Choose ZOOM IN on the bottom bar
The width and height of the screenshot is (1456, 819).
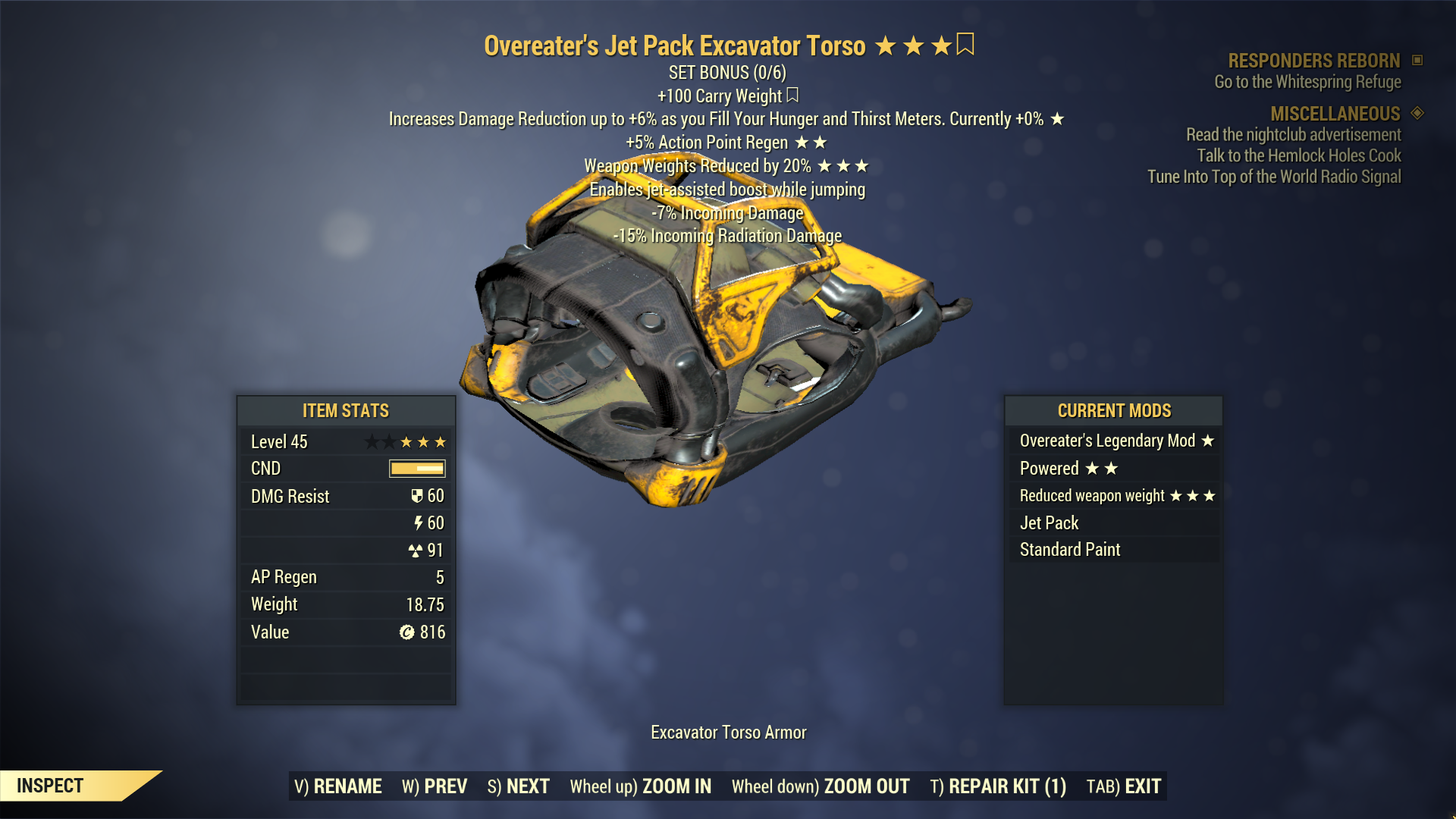(641, 786)
